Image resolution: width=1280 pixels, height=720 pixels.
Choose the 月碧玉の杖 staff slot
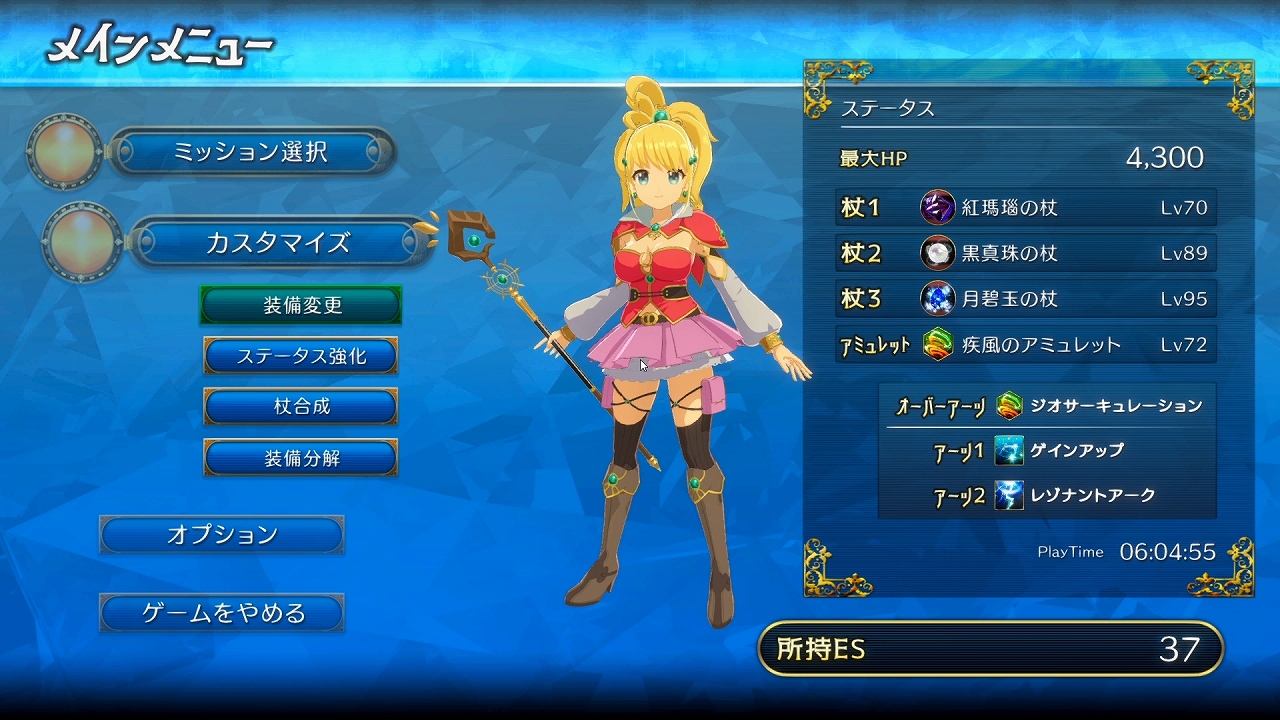tap(1026, 299)
